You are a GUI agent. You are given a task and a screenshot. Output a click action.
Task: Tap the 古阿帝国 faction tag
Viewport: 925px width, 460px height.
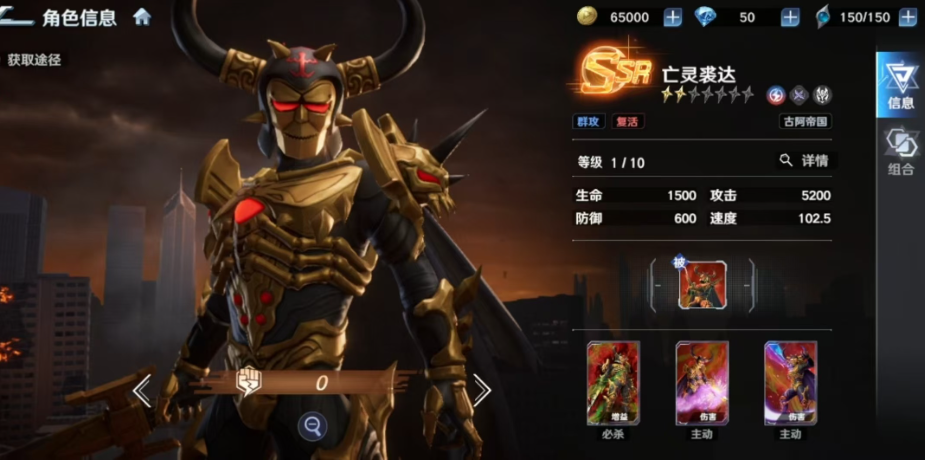[x=806, y=122]
